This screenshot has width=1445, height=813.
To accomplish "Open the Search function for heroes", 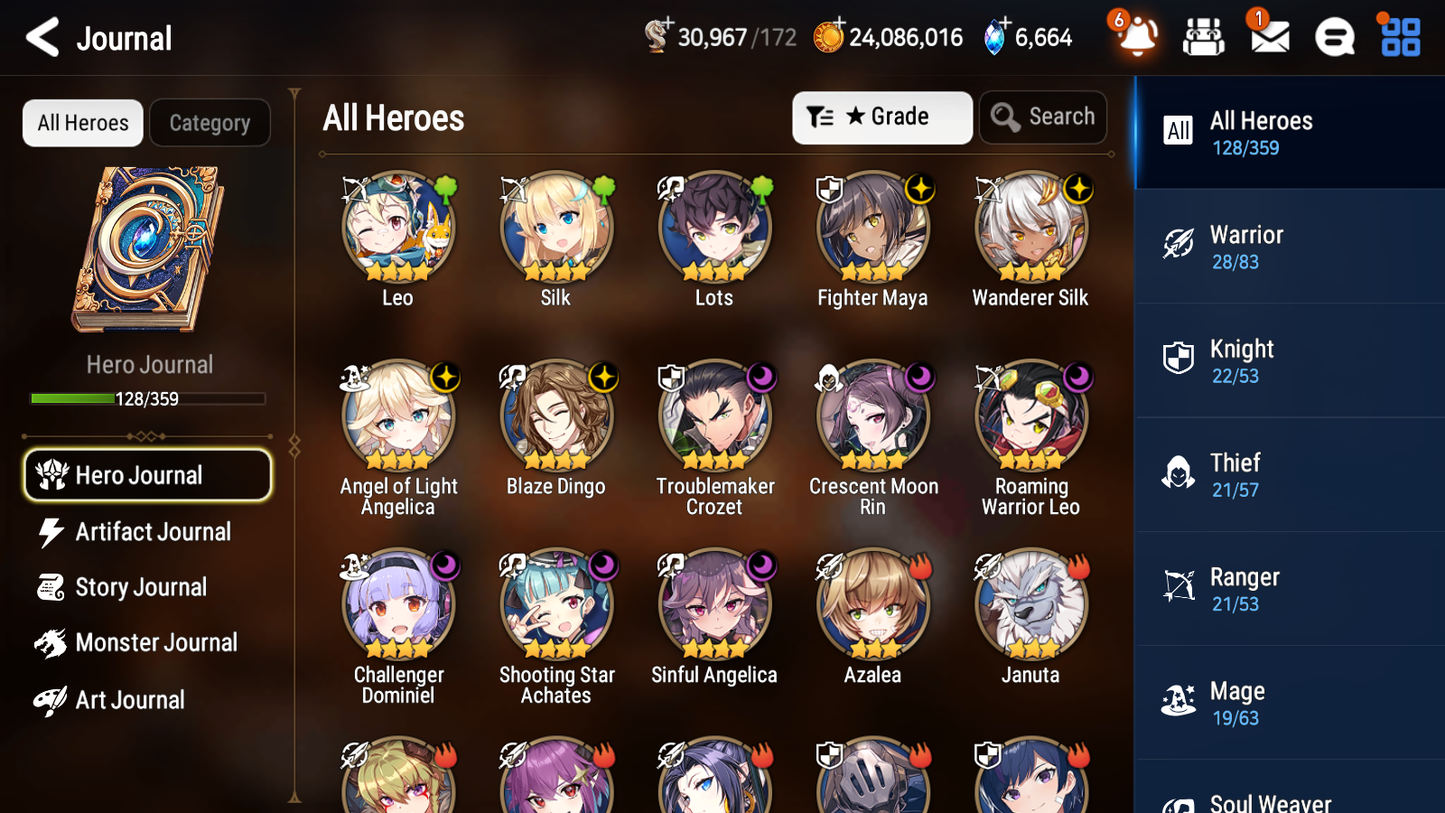I will click(x=1043, y=117).
